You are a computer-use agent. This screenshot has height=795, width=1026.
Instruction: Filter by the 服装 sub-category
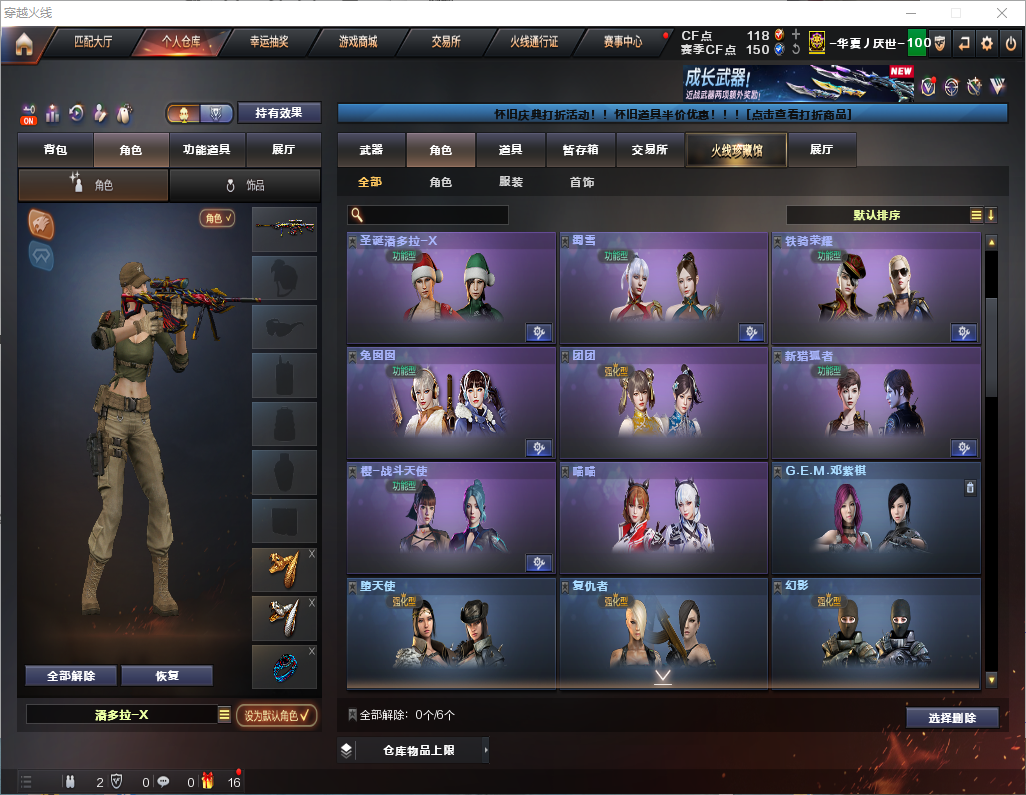click(x=511, y=182)
